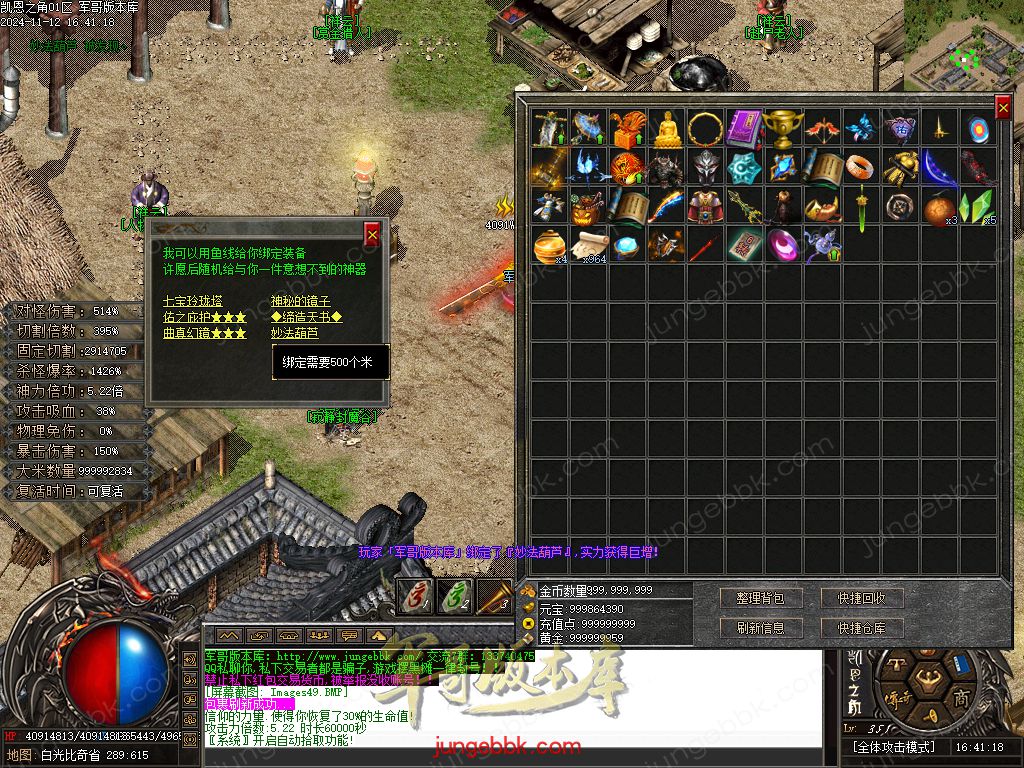Choose the 妙法葫芦 option

tap(294, 333)
